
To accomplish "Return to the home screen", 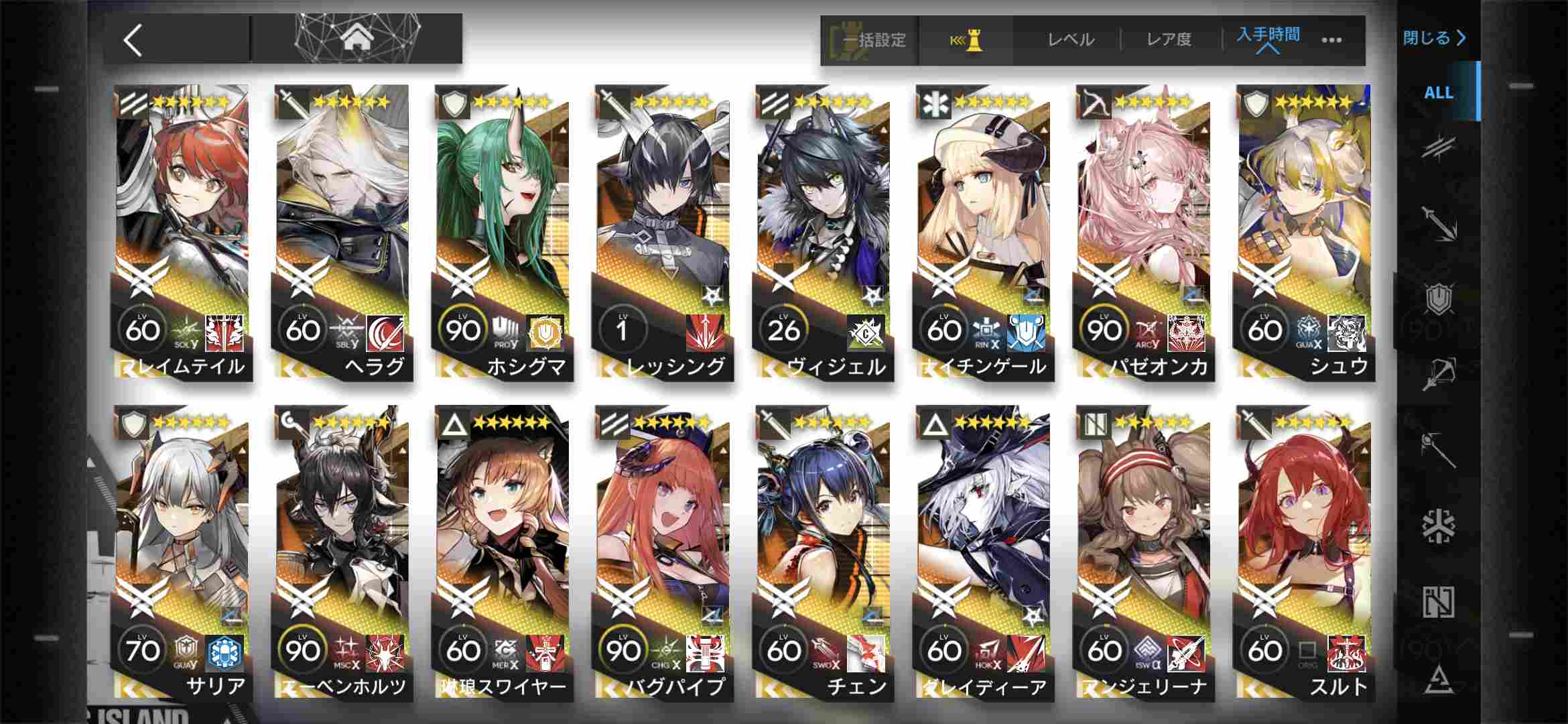I will pos(356,39).
